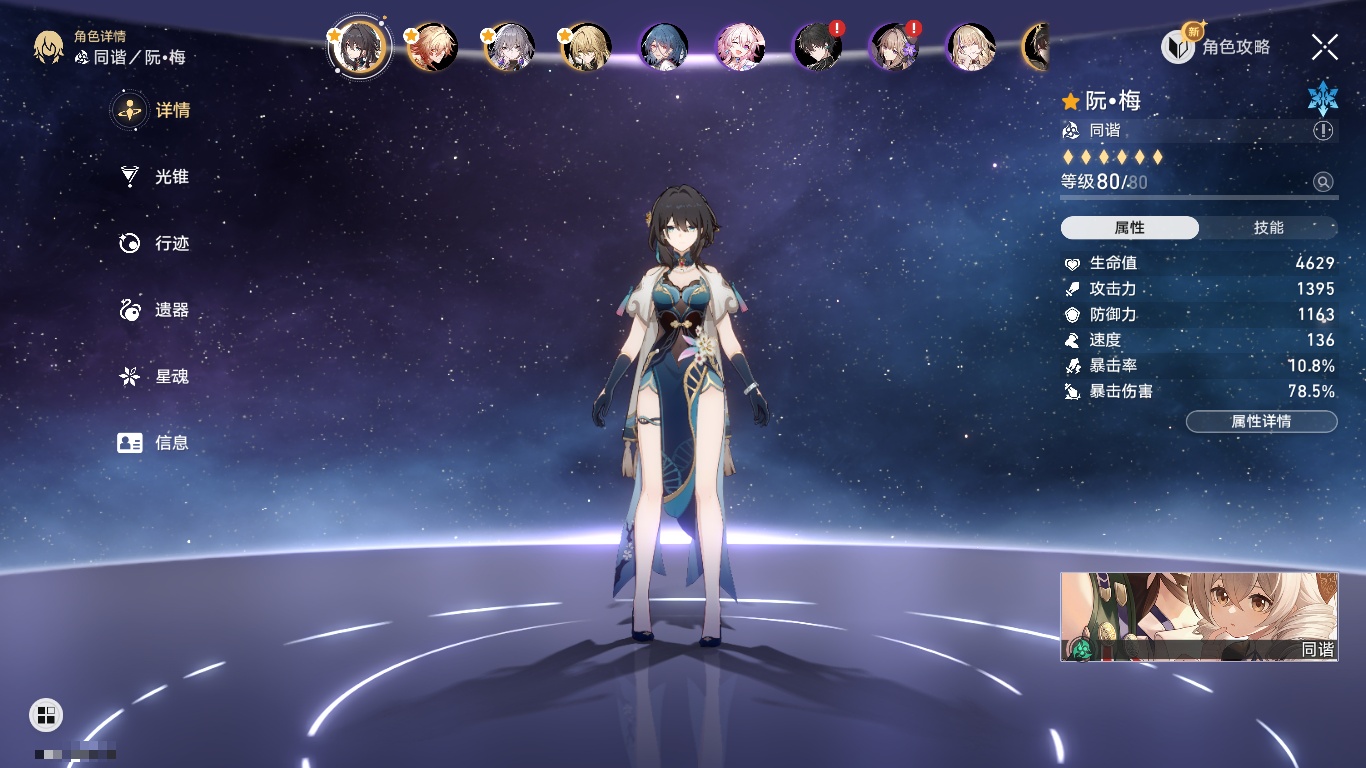
Task: Switch to the 技能 skills tab
Action: point(1268,228)
